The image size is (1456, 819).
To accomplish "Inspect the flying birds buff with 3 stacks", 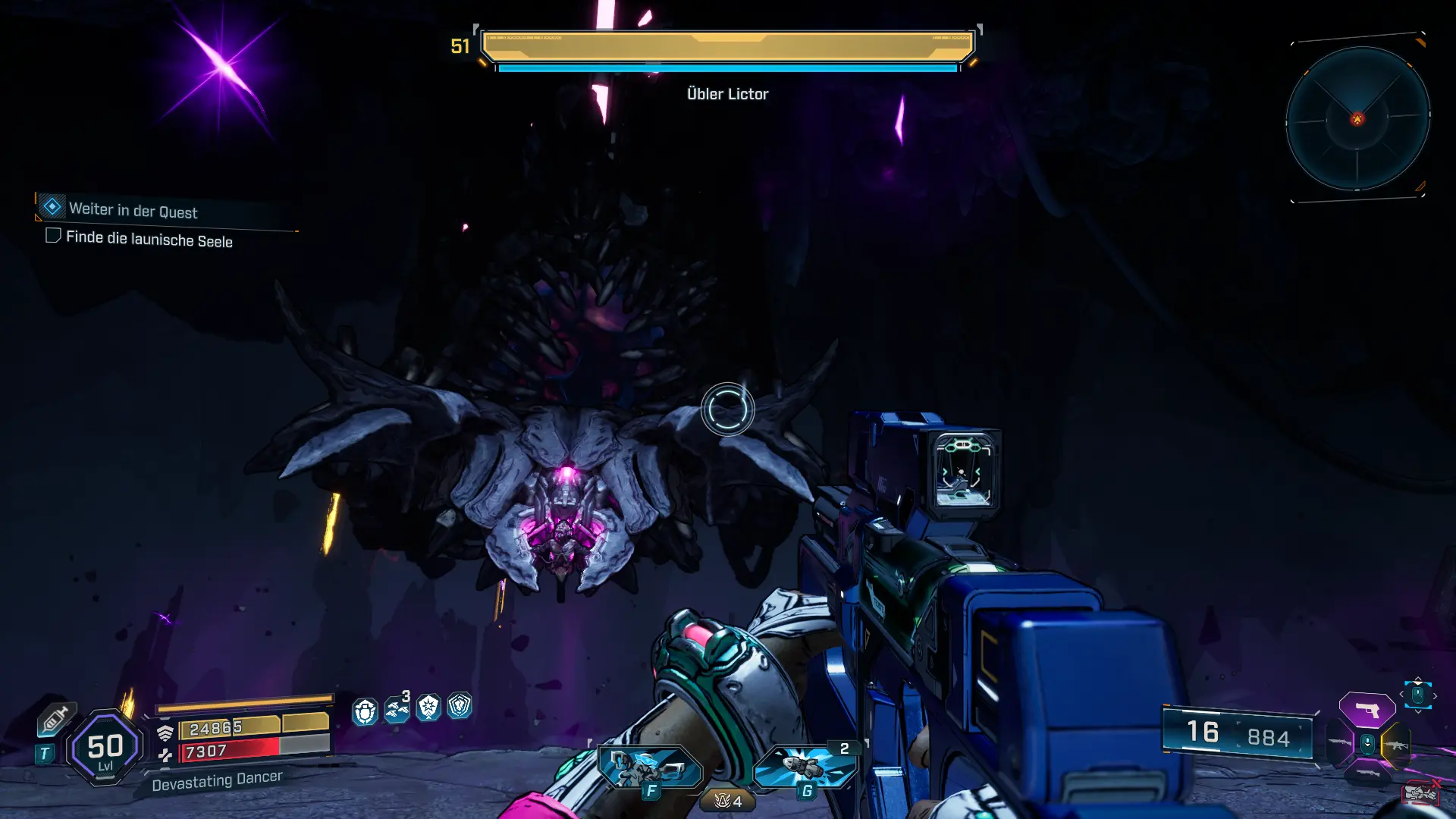I will click(397, 709).
